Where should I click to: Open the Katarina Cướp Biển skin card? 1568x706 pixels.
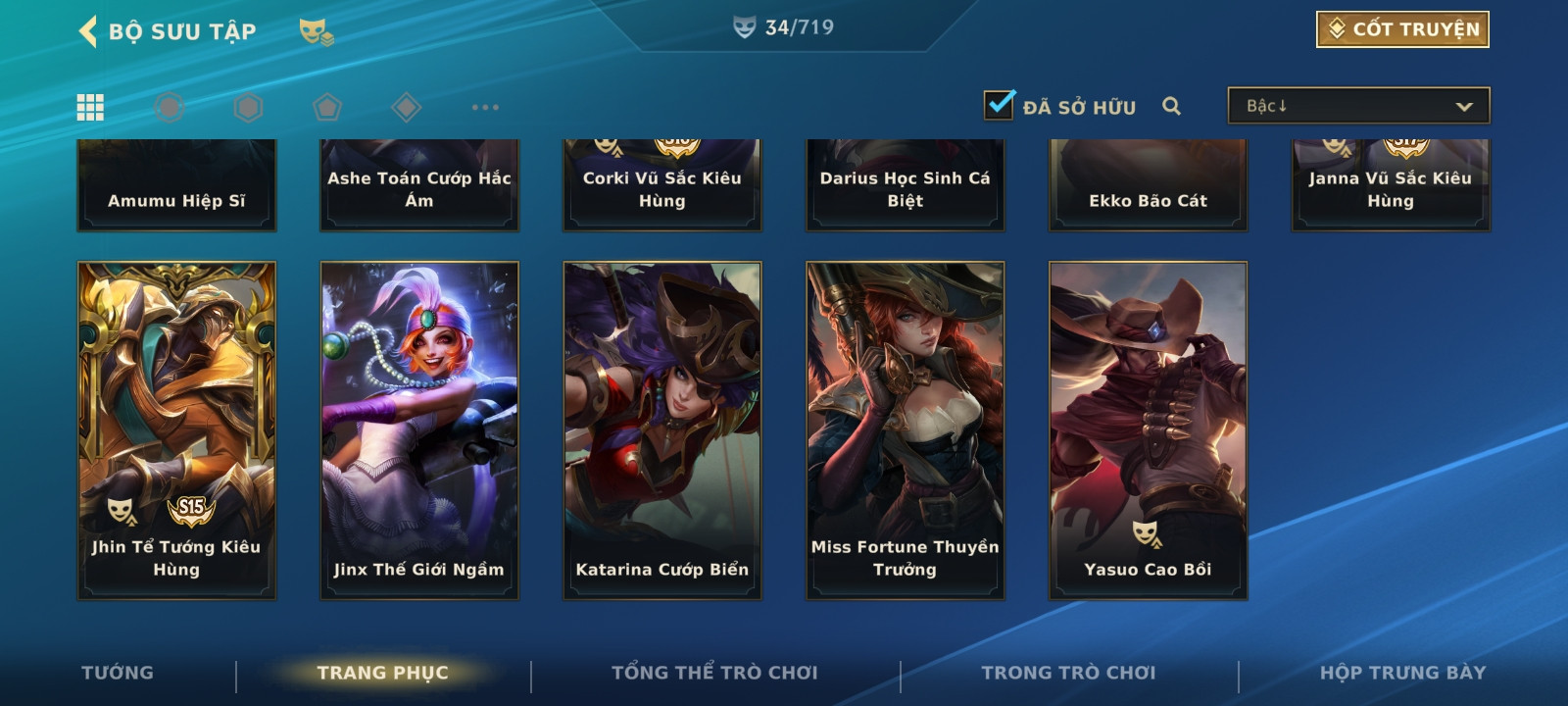(x=662, y=429)
